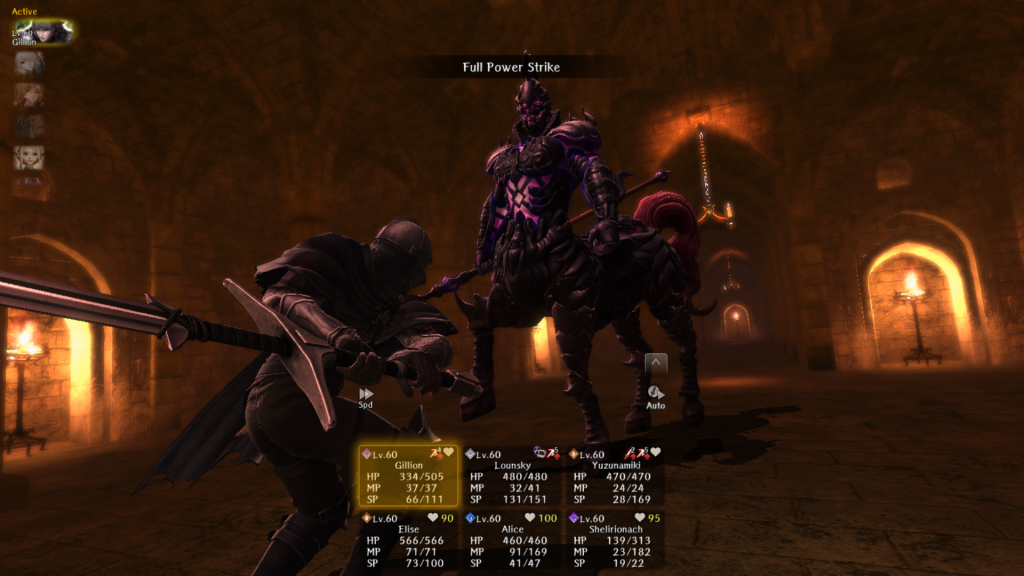
Task: Select Lounsky's party status panel
Action: [x=511, y=476]
